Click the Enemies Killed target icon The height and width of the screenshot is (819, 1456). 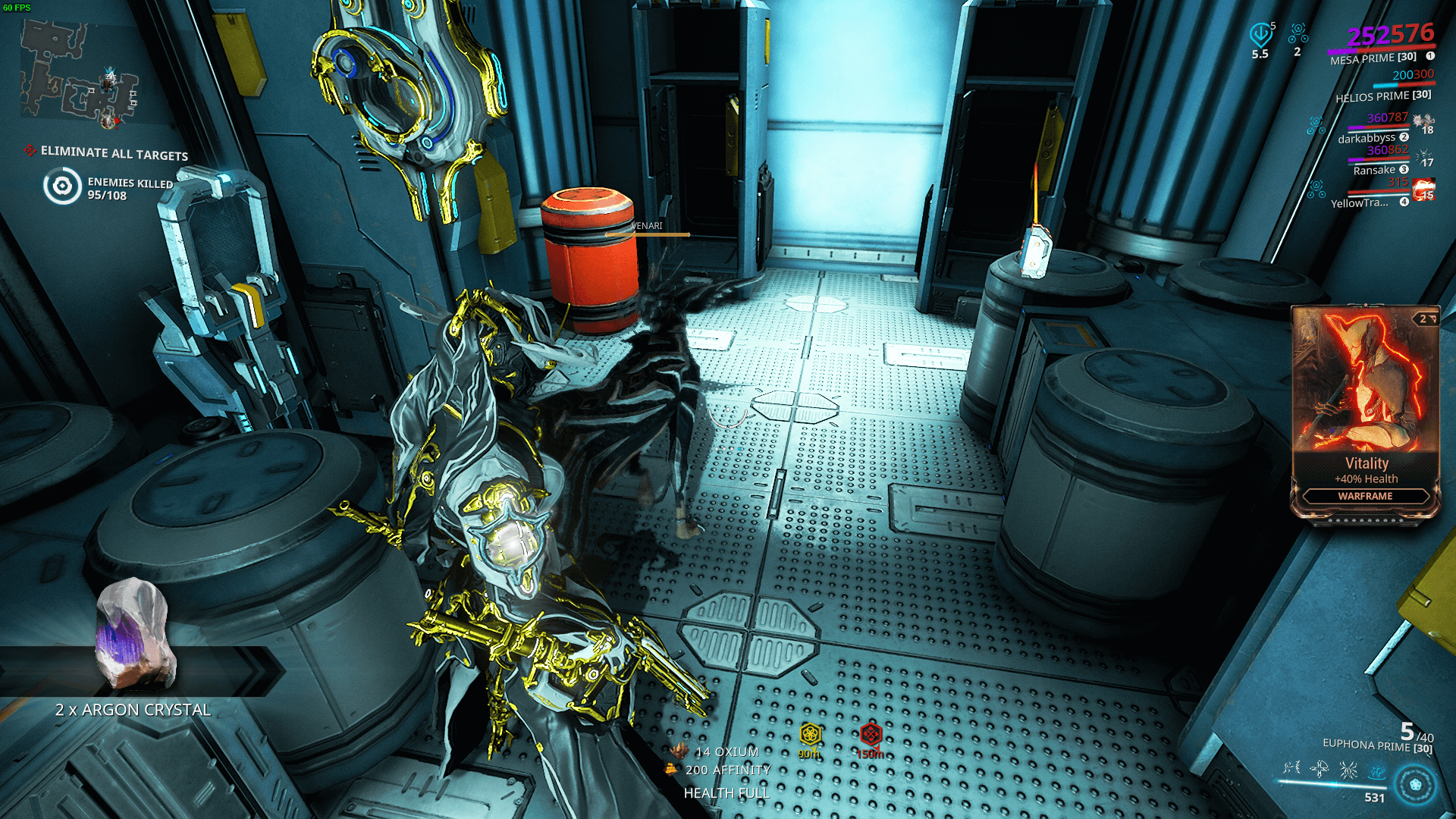point(61,184)
